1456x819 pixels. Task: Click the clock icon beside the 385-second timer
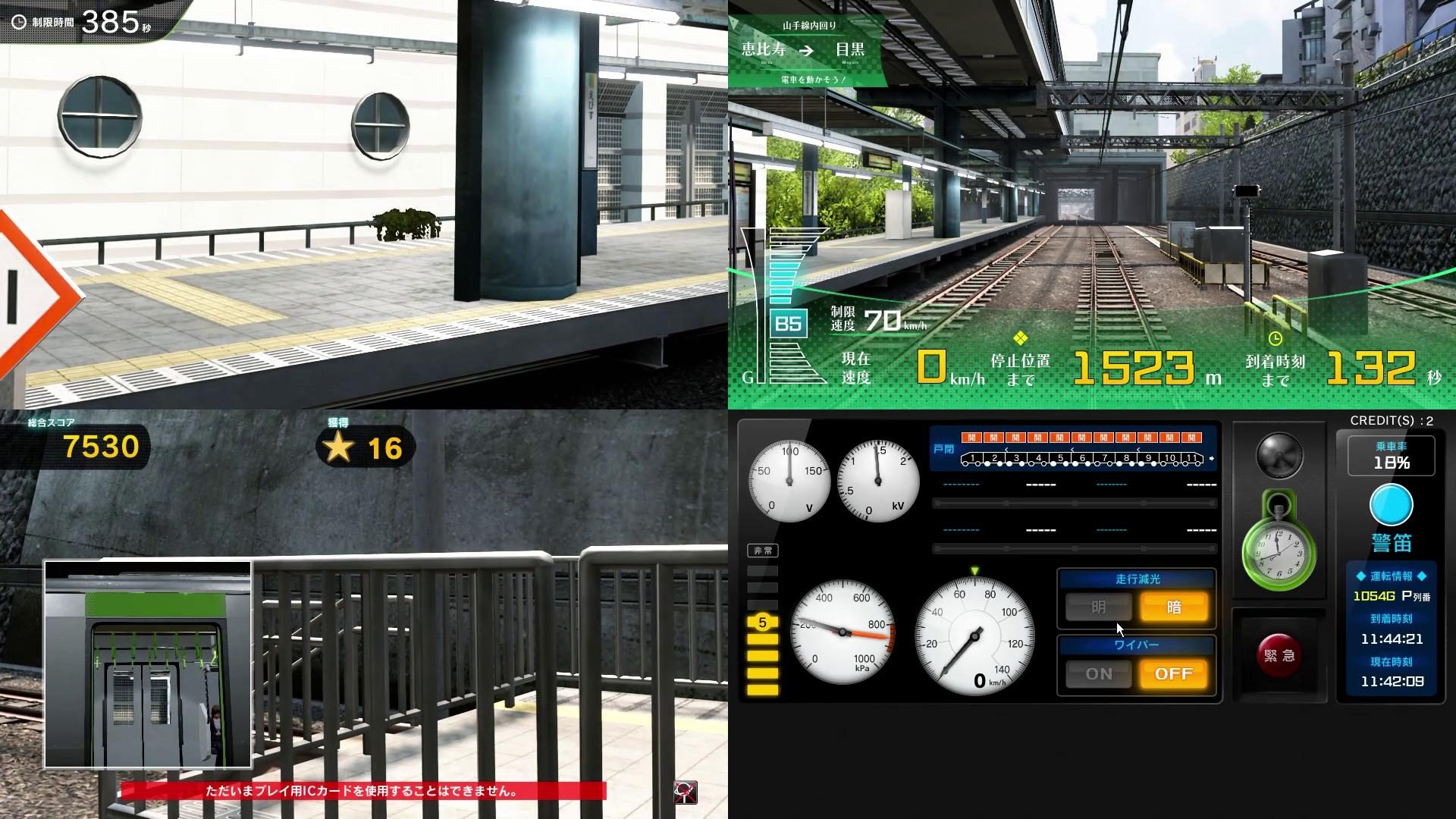21,20
